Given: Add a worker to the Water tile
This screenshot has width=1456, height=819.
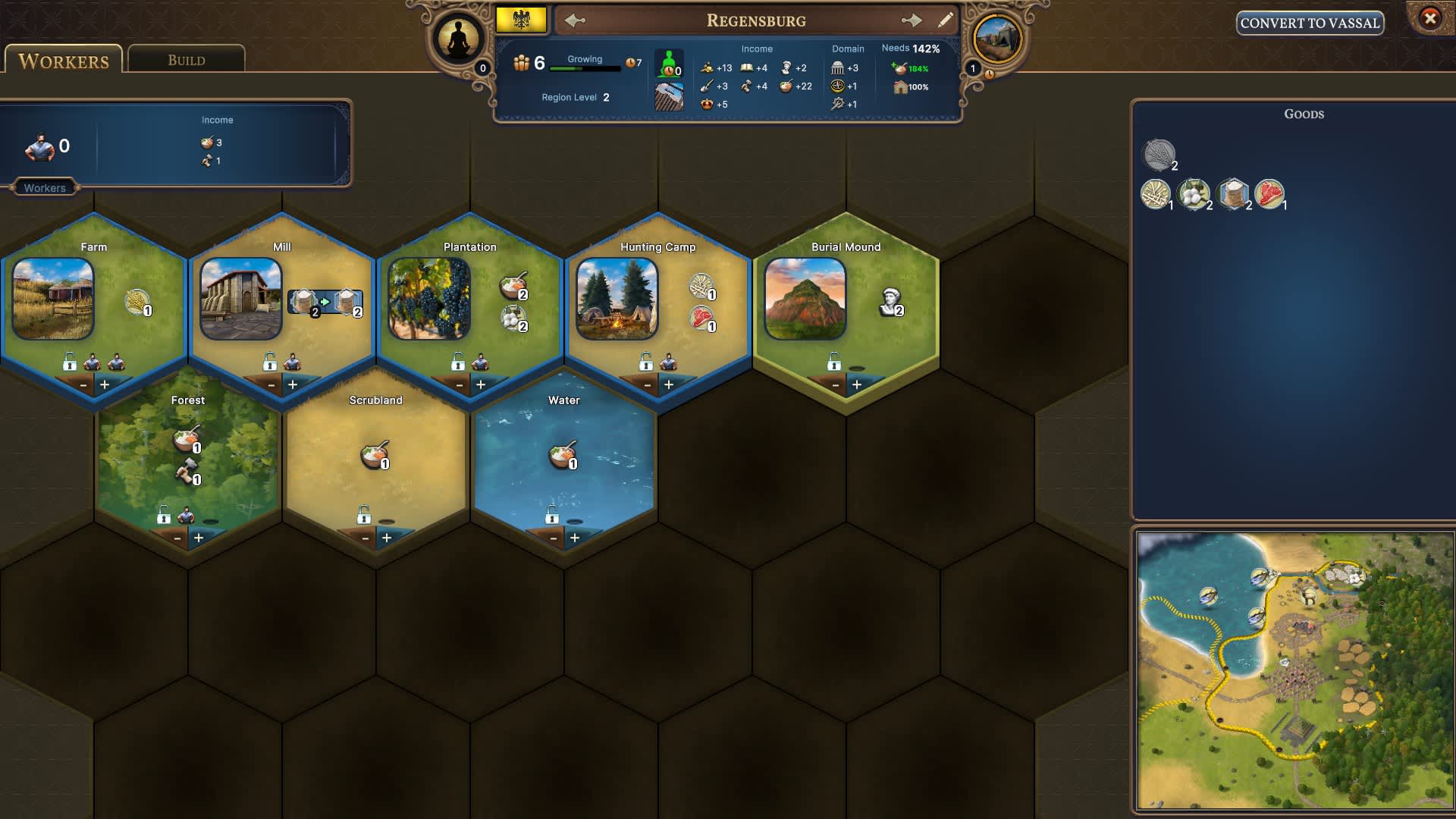Looking at the screenshot, I should pos(575,538).
